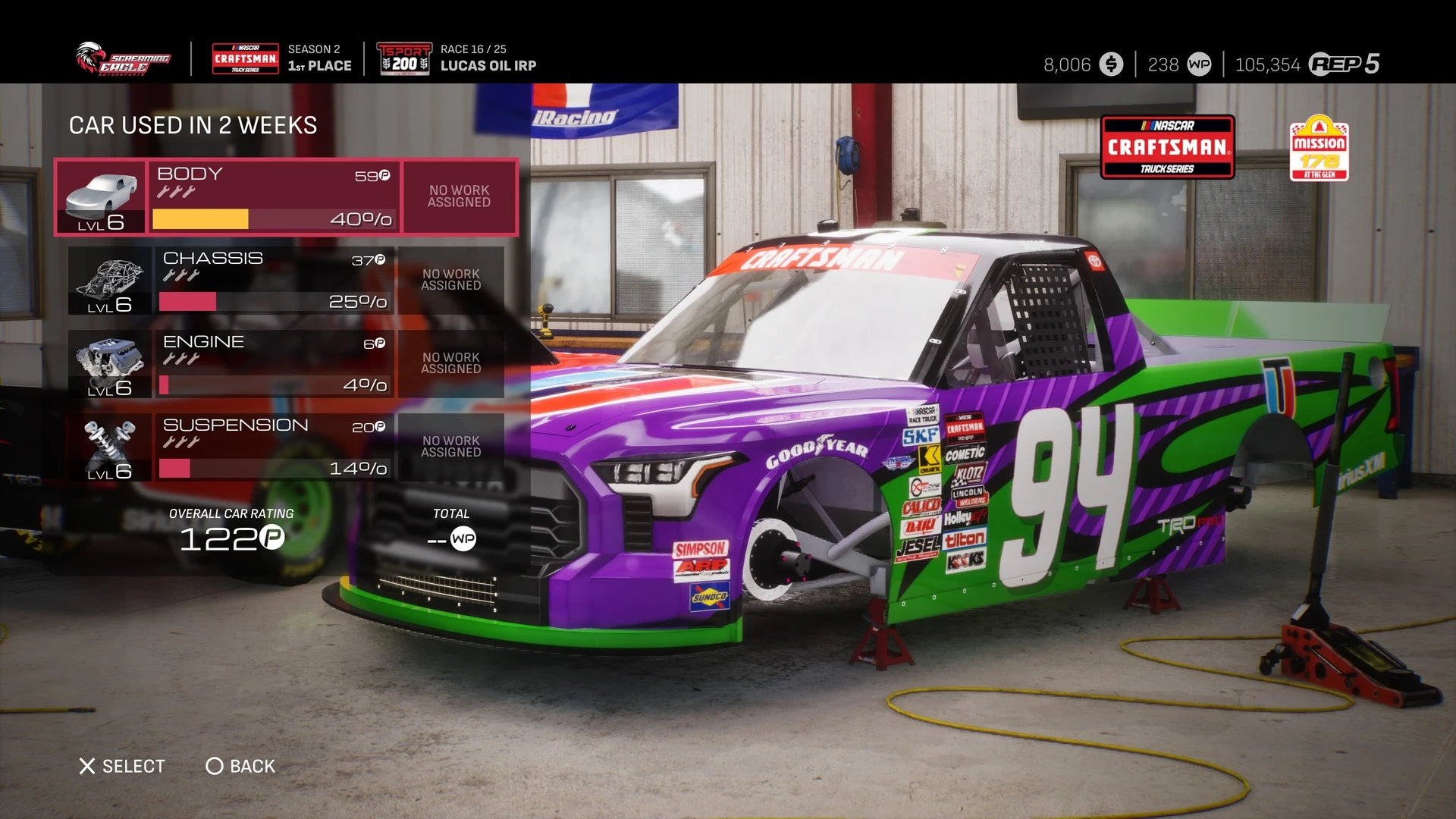1456x819 pixels.
Task: Pick the Suspension component row
Action: coord(275,447)
